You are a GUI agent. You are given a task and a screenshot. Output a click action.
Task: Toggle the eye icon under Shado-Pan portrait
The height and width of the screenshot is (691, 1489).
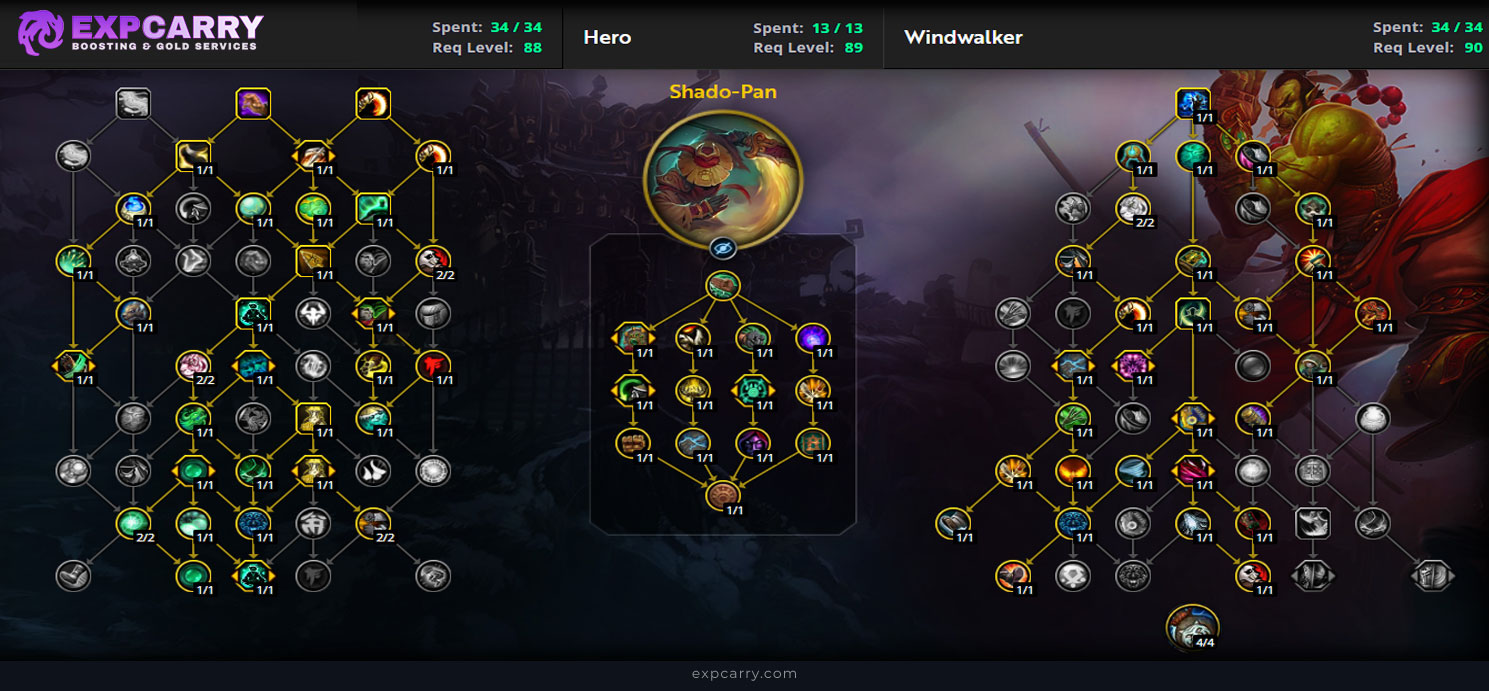[x=722, y=248]
